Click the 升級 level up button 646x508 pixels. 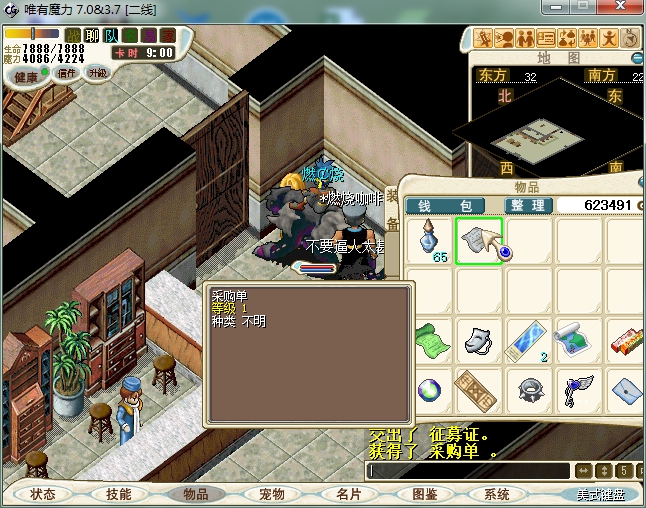(x=99, y=73)
